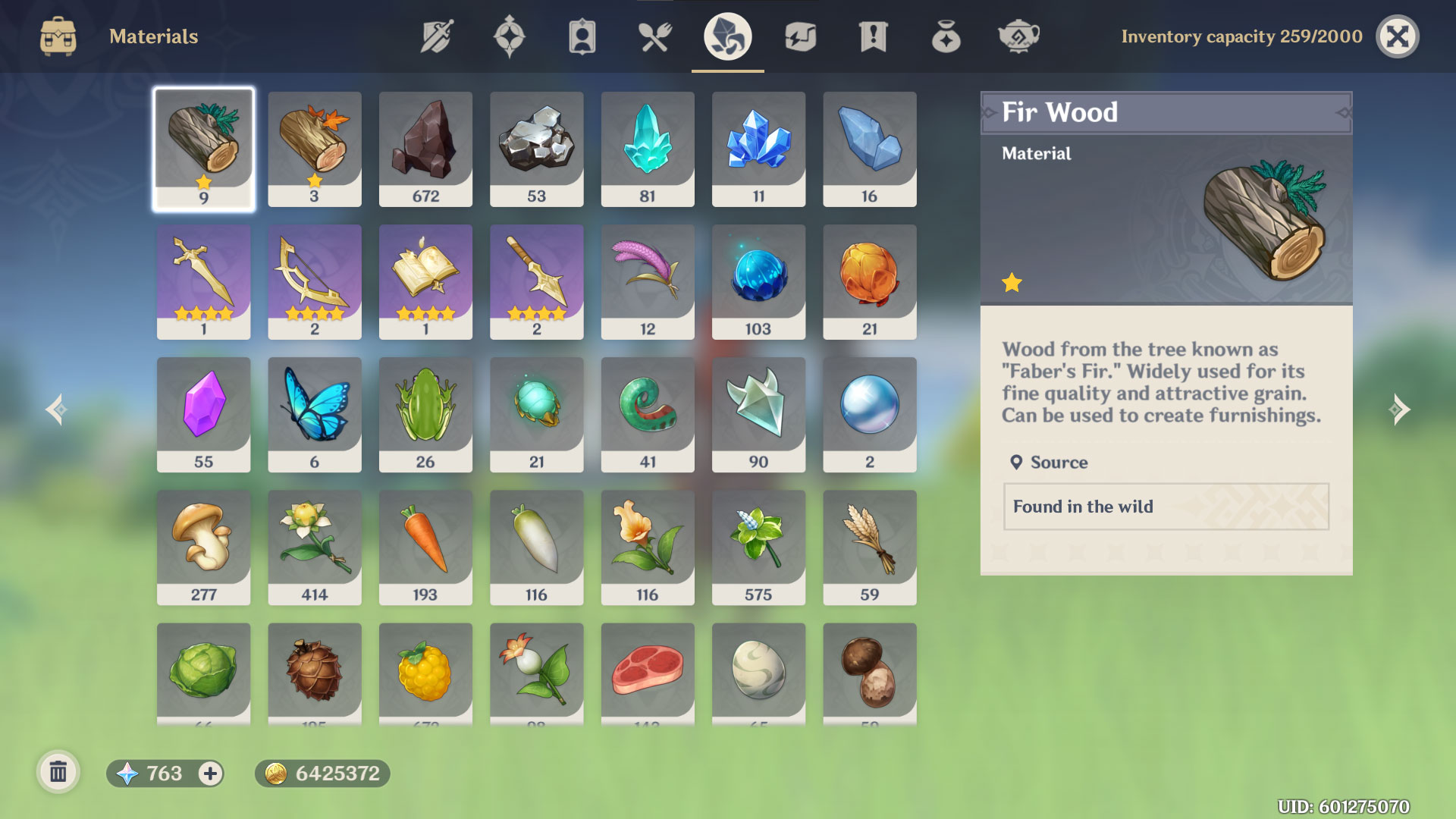The width and height of the screenshot is (1456, 819).
Task: Open the Gadgets inventory tab
Action: 799,36
